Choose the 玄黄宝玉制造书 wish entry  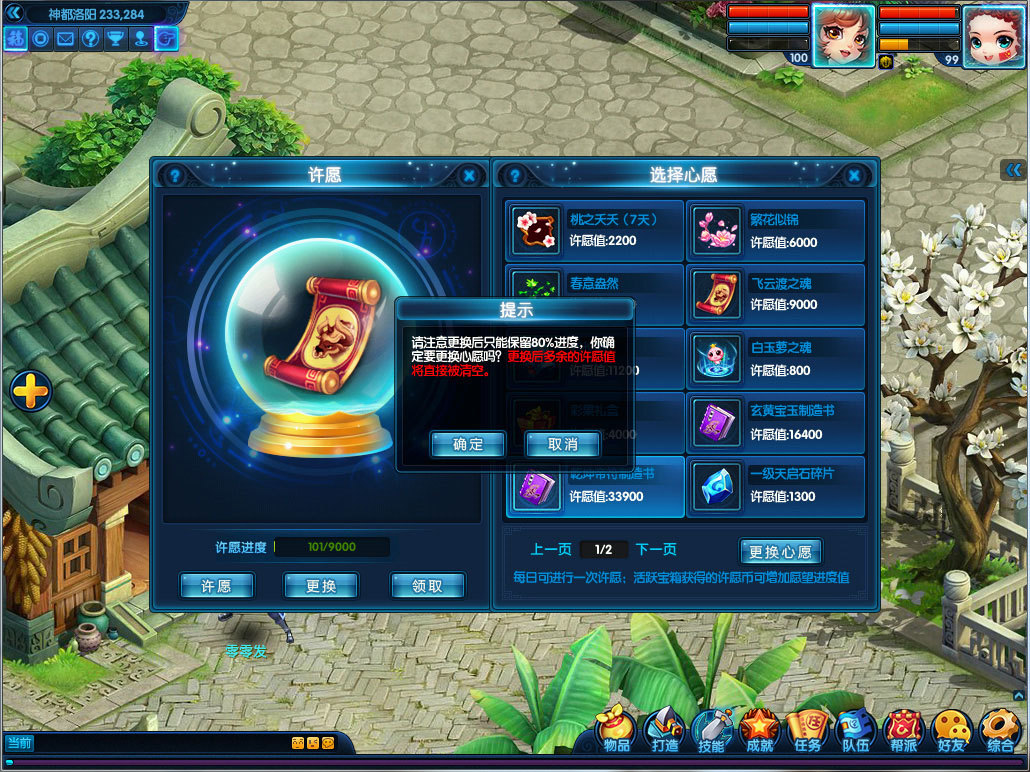[775, 423]
